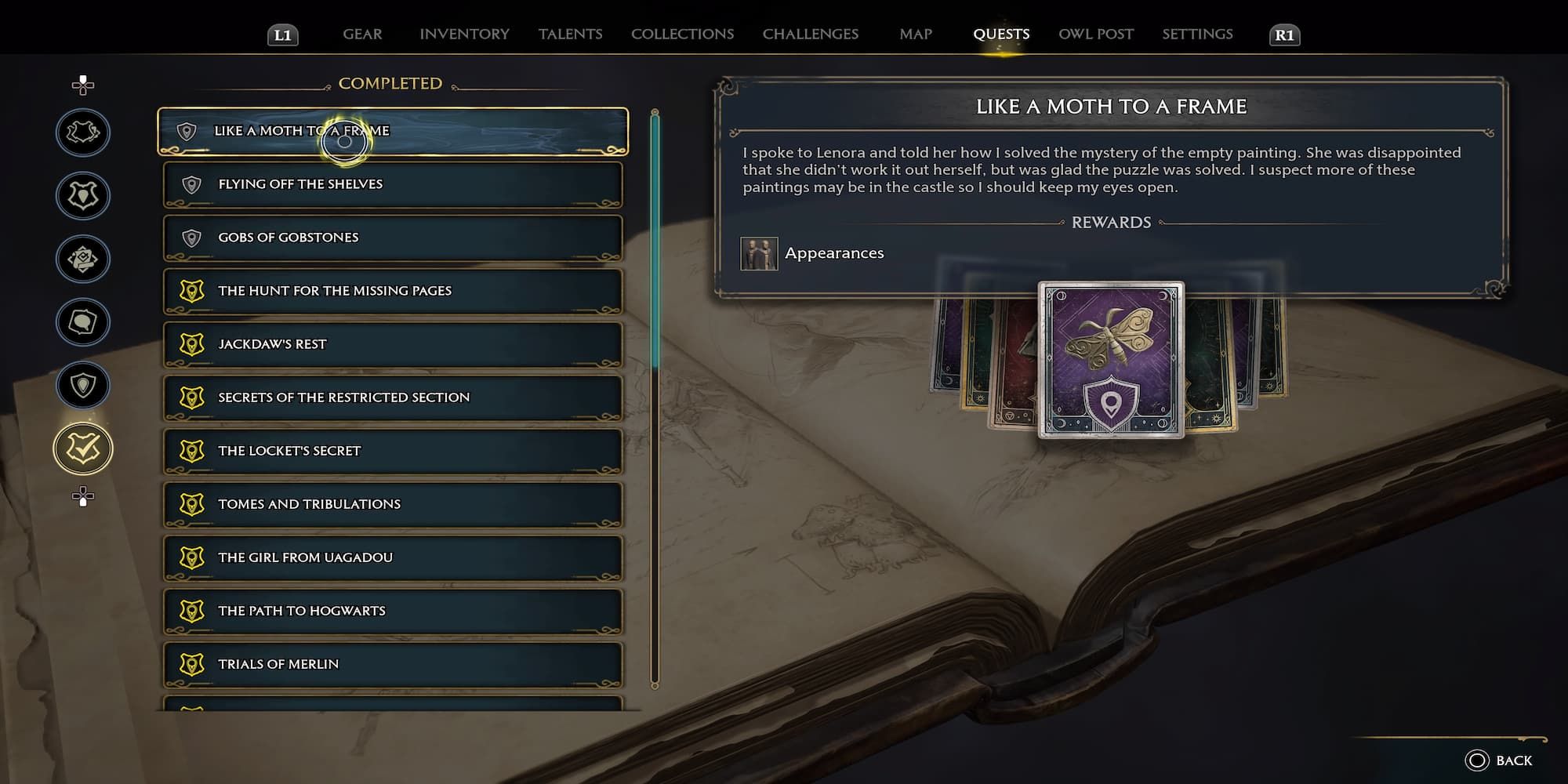Select the Flying Off The Shelves quest
The height and width of the screenshot is (784, 1568).
pyautogui.click(x=392, y=184)
